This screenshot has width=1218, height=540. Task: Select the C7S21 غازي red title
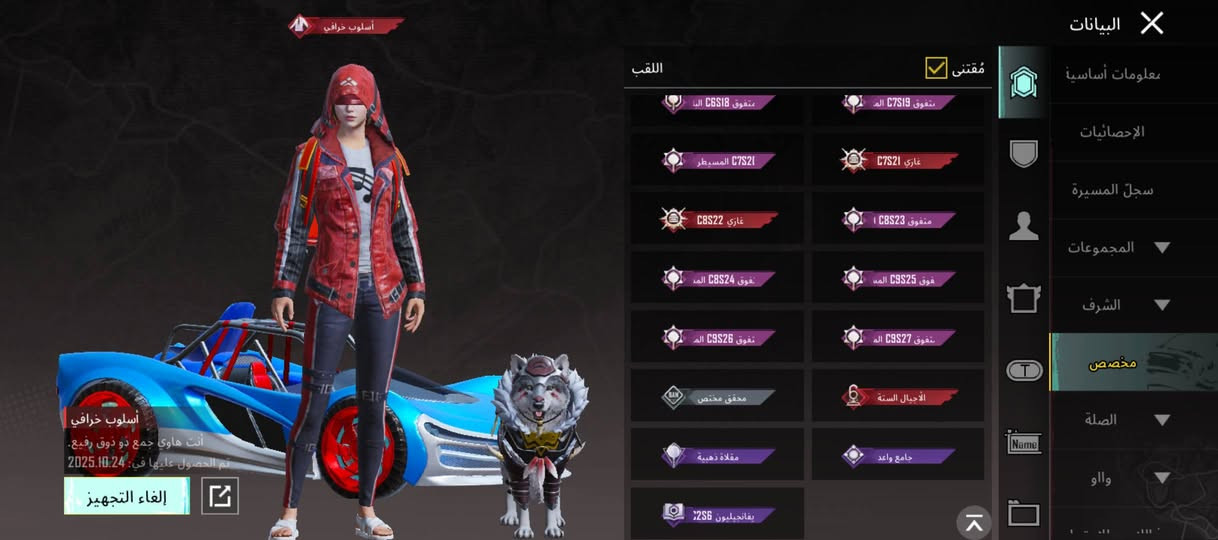pyautogui.click(x=897, y=161)
